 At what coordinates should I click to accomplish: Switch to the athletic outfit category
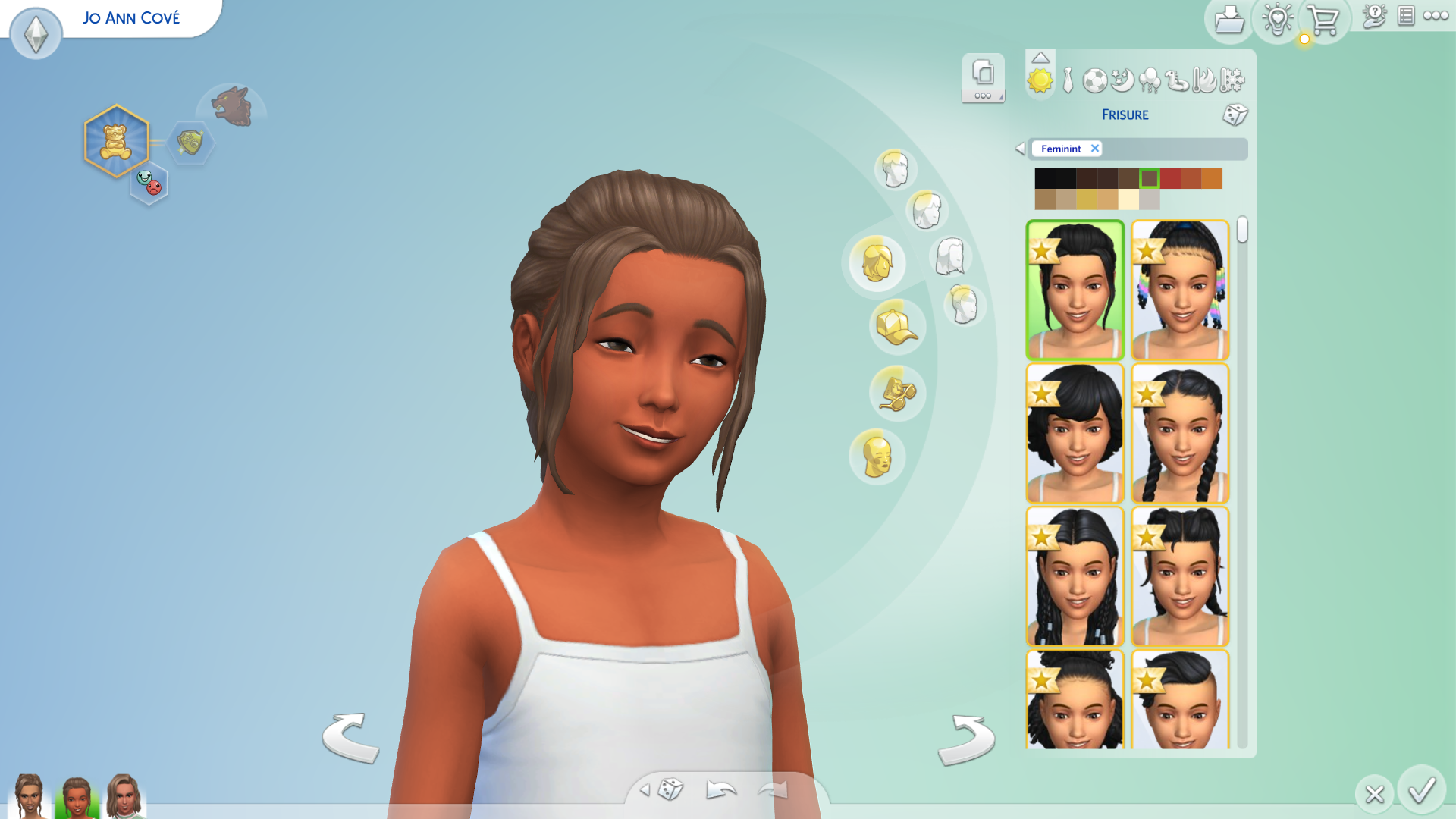click(x=1094, y=80)
